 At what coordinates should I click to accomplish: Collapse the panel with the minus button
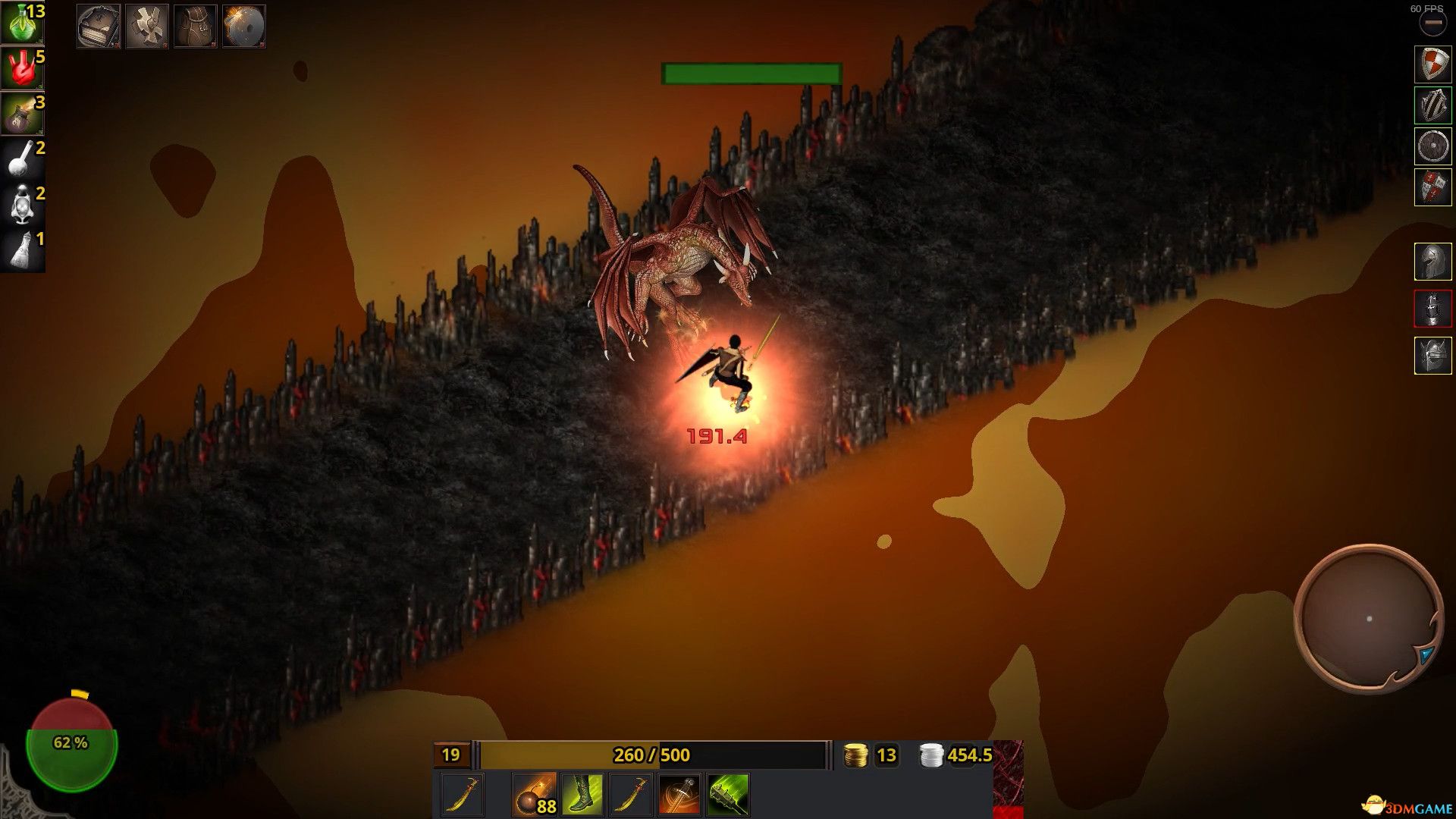(1432, 24)
